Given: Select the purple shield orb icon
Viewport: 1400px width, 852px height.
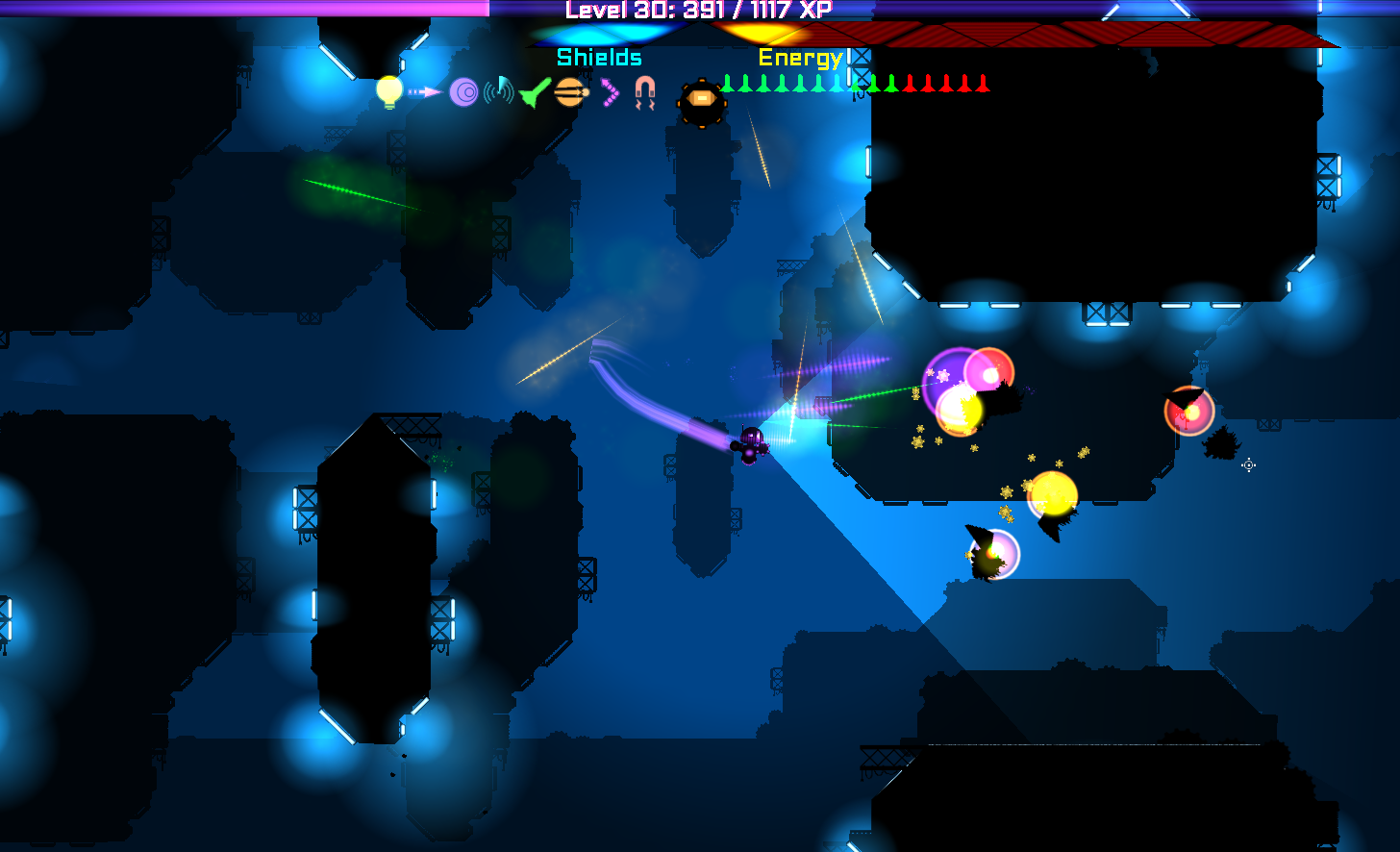Looking at the screenshot, I should click(464, 93).
